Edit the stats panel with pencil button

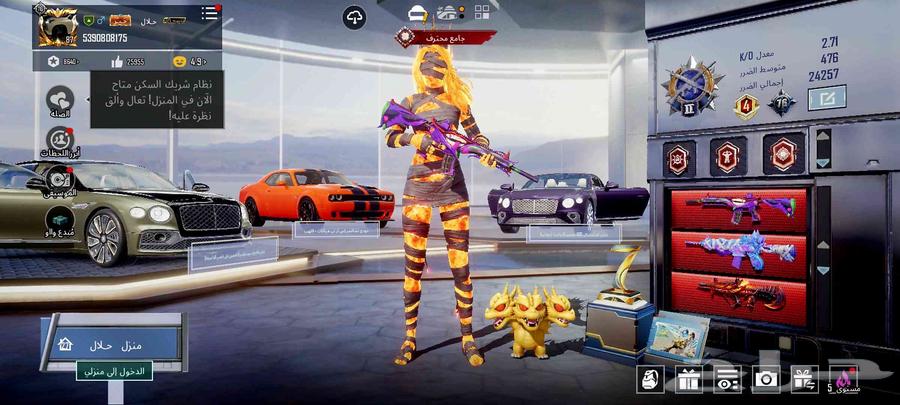pos(826,97)
